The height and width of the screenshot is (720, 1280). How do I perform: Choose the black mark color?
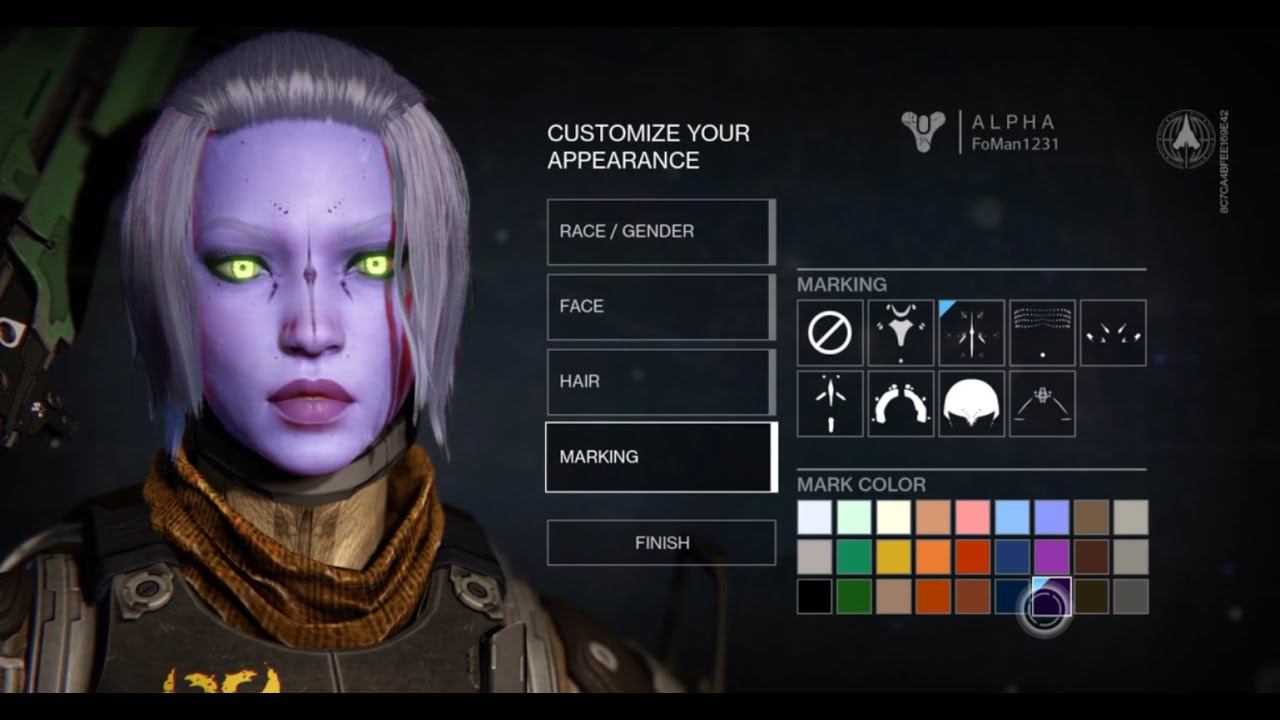click(x=814, y=596)
